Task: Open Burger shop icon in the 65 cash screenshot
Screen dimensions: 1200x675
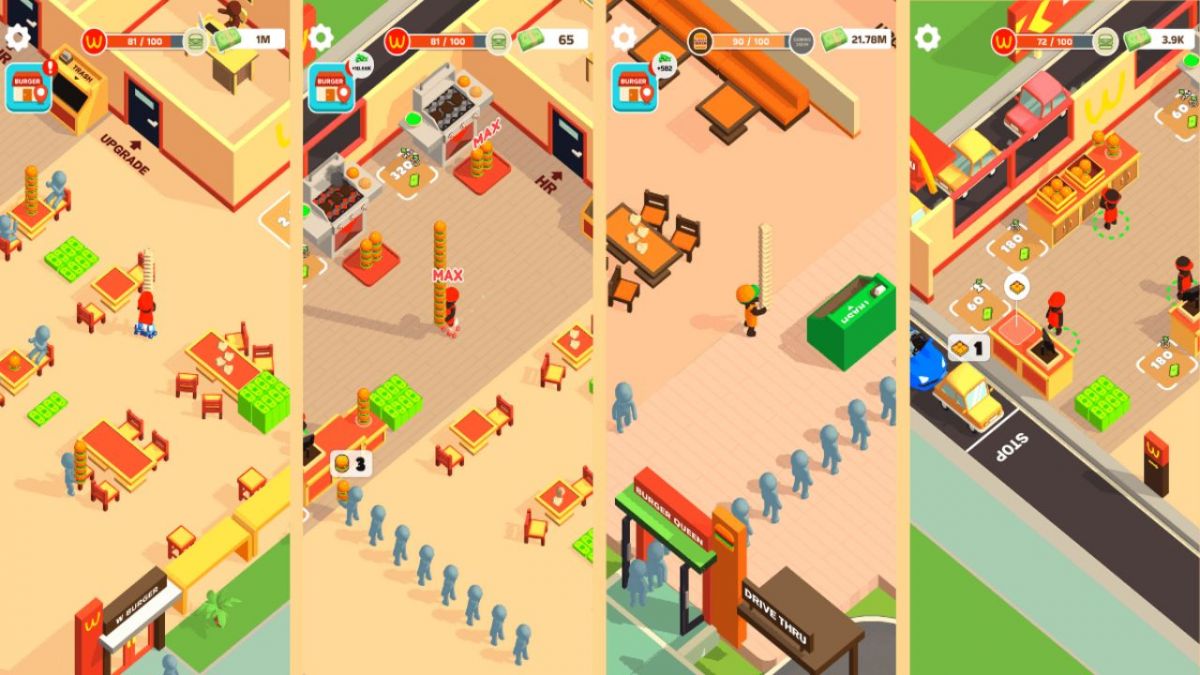Action: [330, 88]
